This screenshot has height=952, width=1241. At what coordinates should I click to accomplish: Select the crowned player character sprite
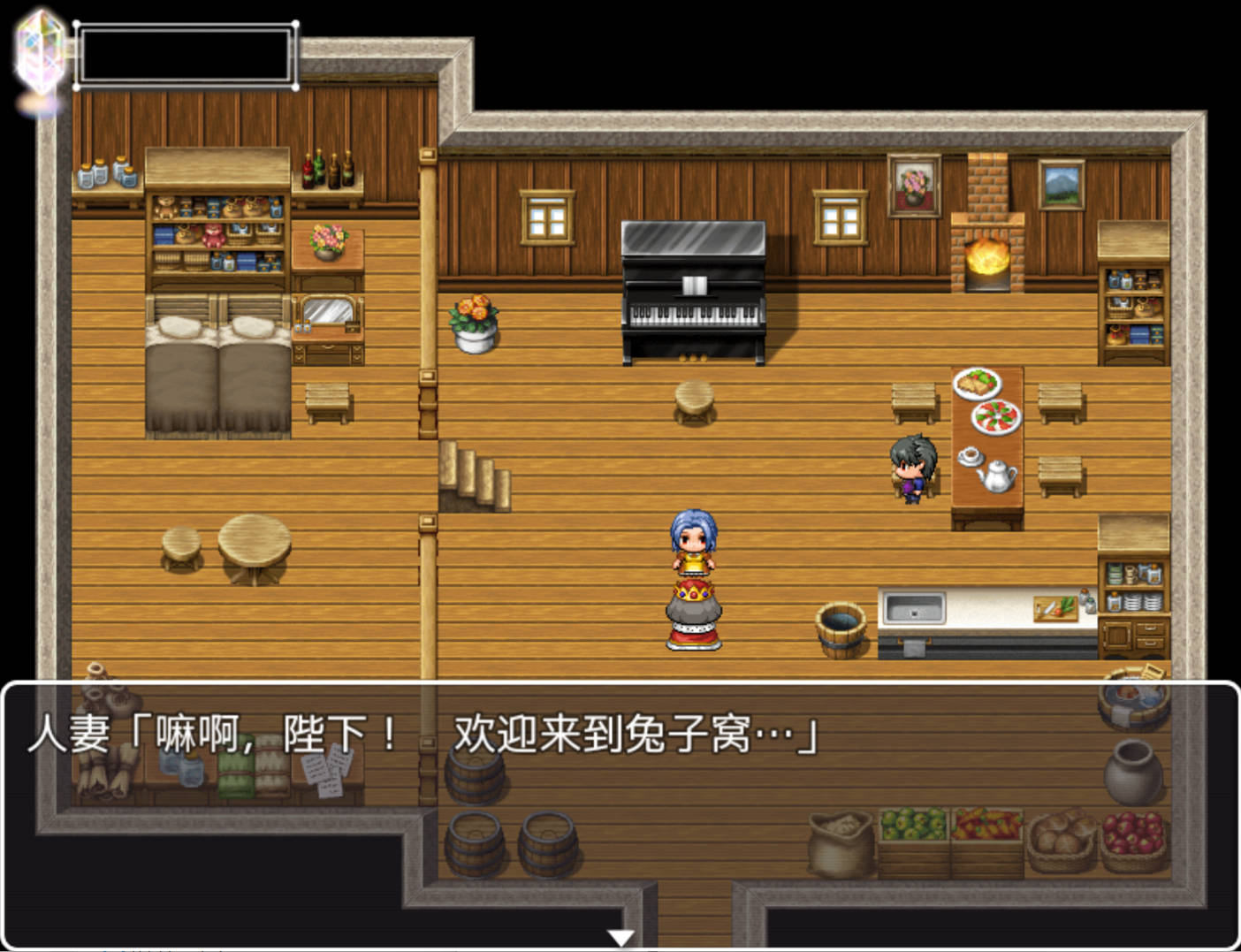694,610
